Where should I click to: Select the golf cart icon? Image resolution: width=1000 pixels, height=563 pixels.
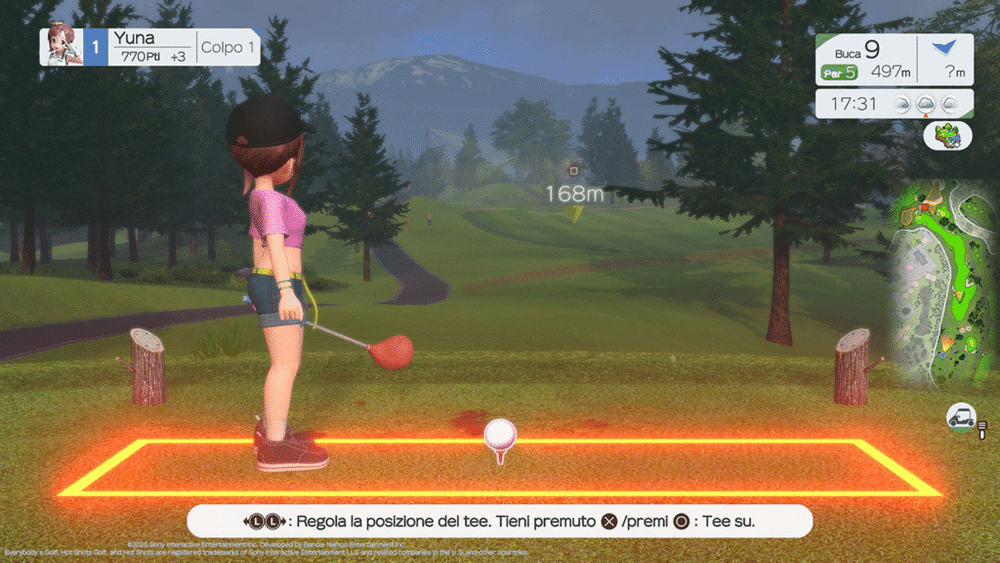pyautogui.click(x=961, y=419)
